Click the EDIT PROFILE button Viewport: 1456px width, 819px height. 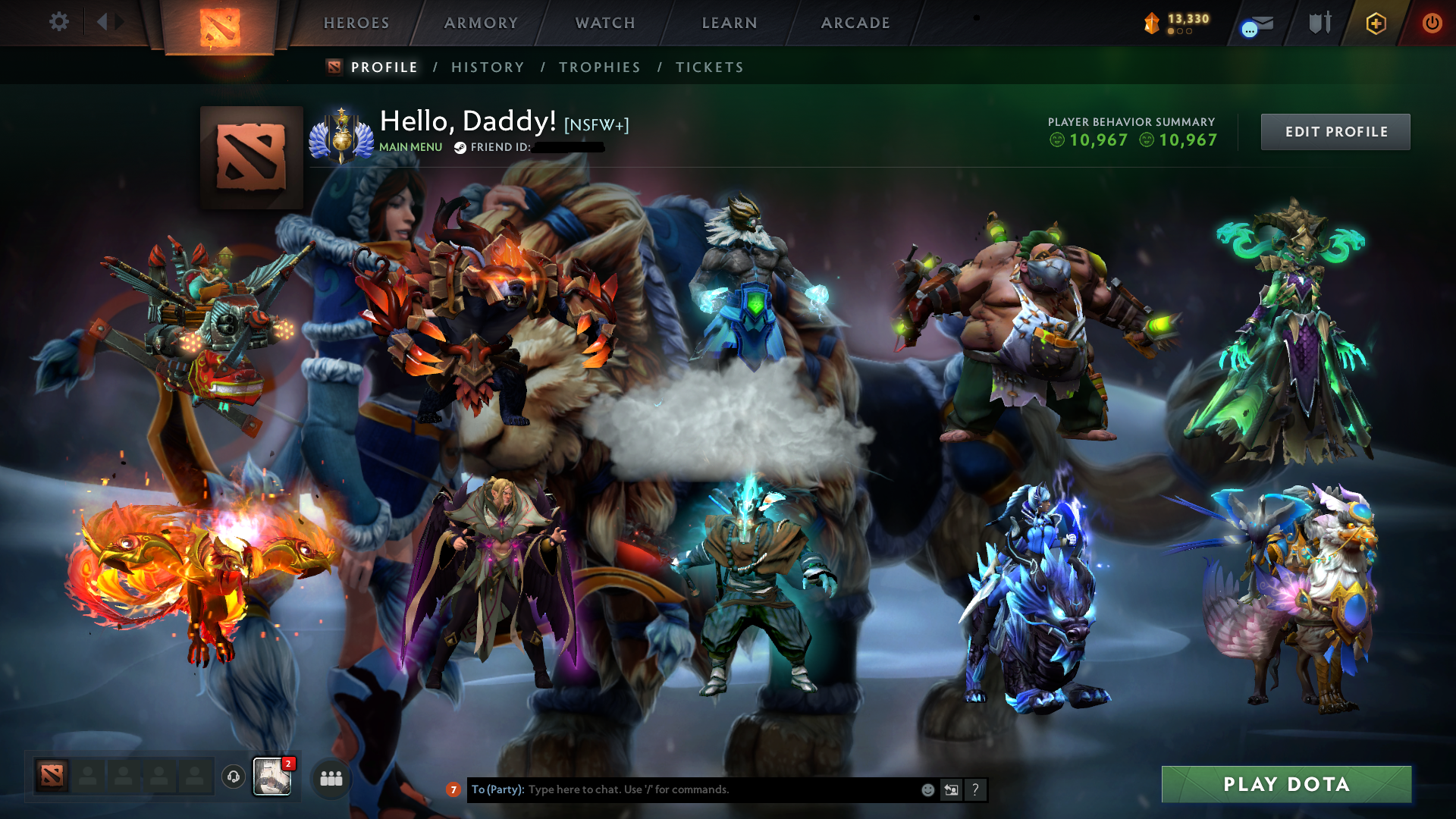pos(1335,131)
